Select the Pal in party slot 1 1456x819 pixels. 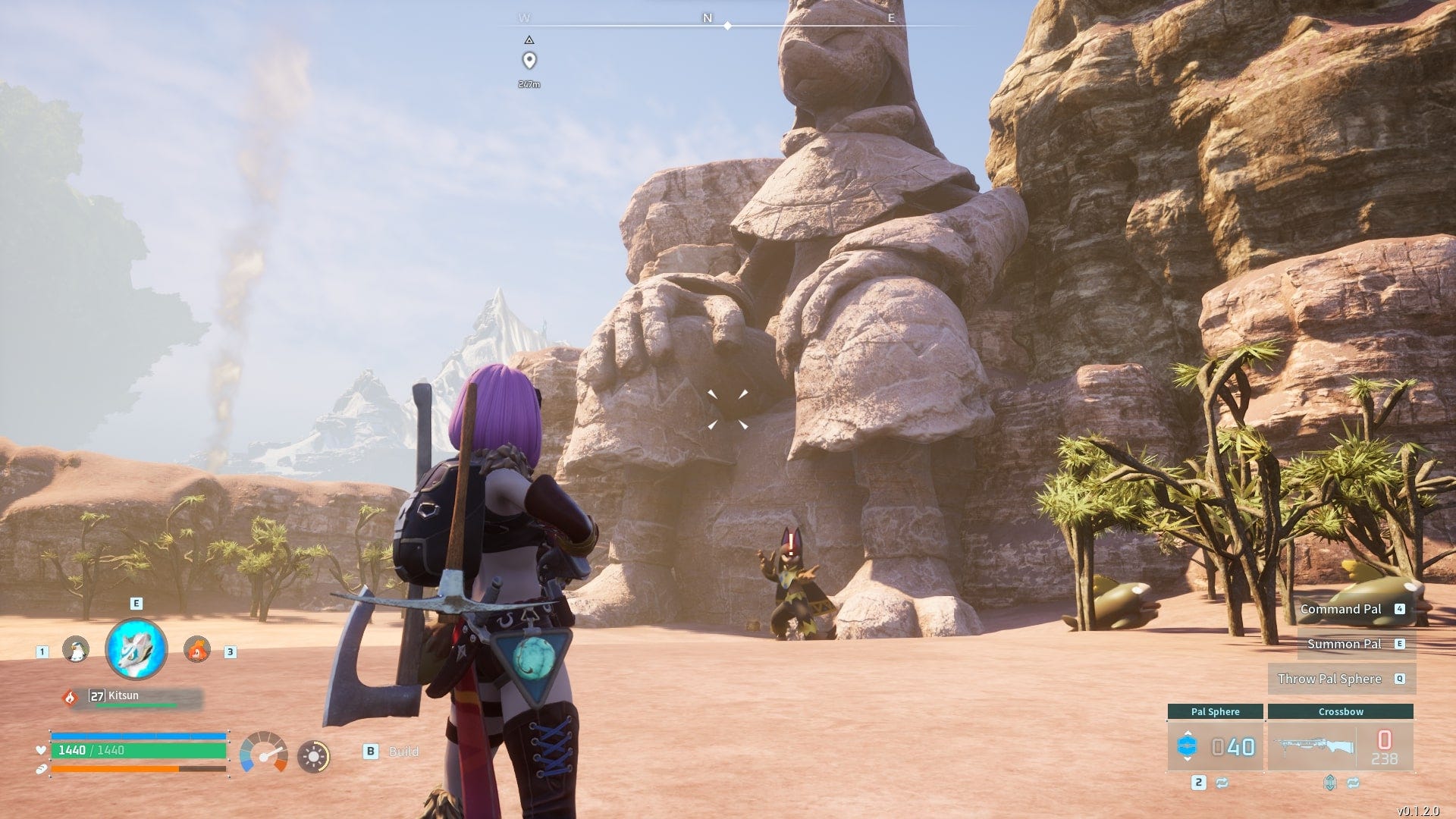[77, 650]
